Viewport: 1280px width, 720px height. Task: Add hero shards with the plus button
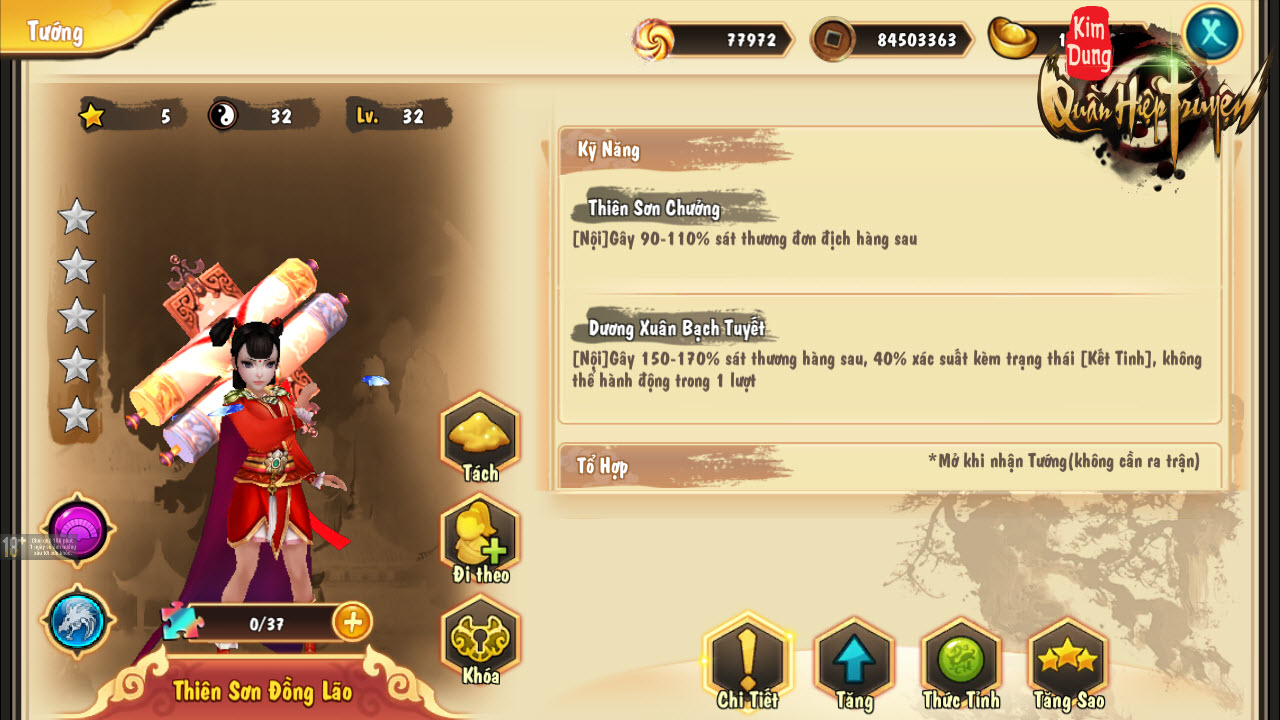click(352, 622)
